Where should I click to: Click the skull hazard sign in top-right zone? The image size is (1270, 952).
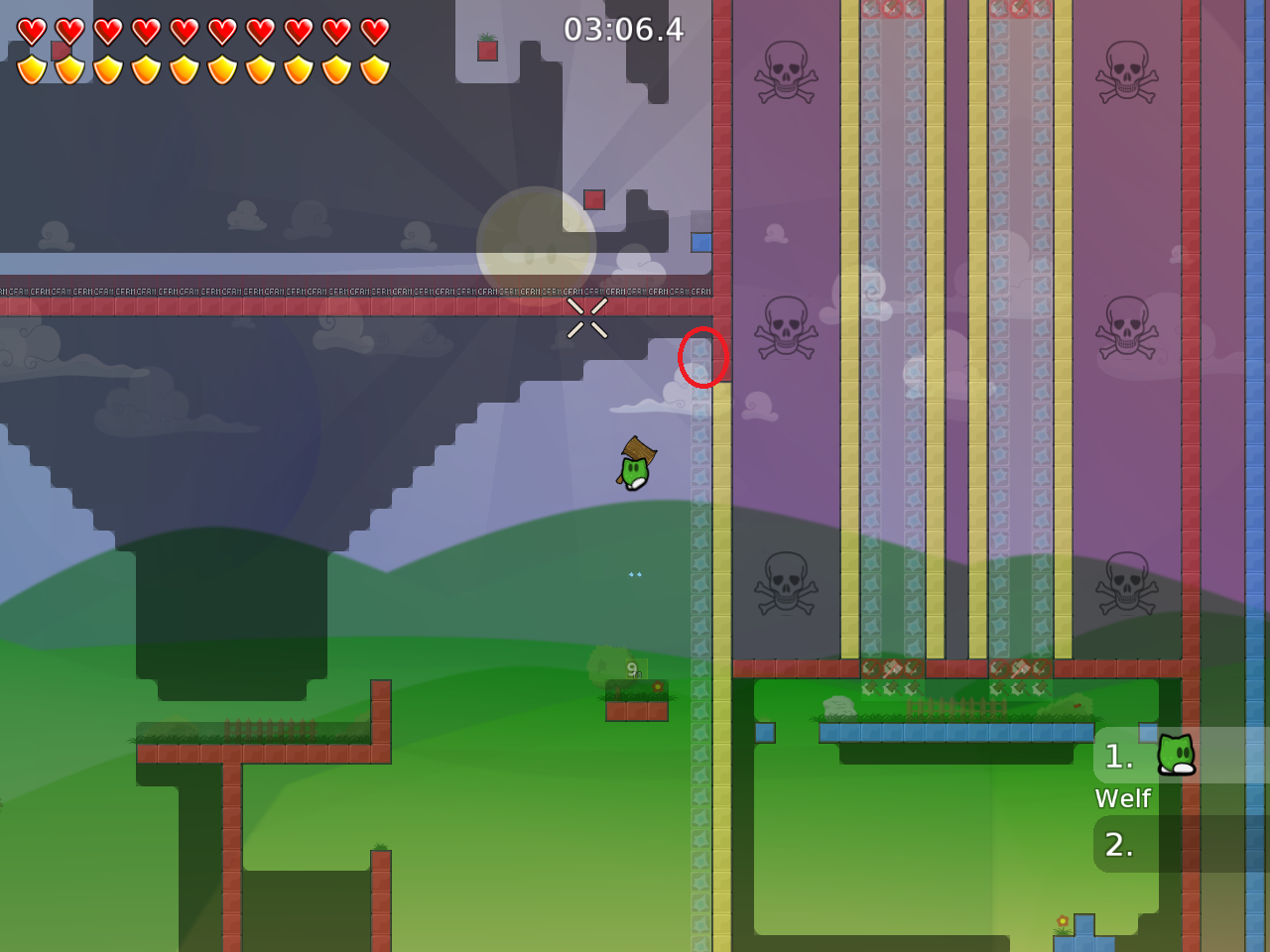point(1124,71)
